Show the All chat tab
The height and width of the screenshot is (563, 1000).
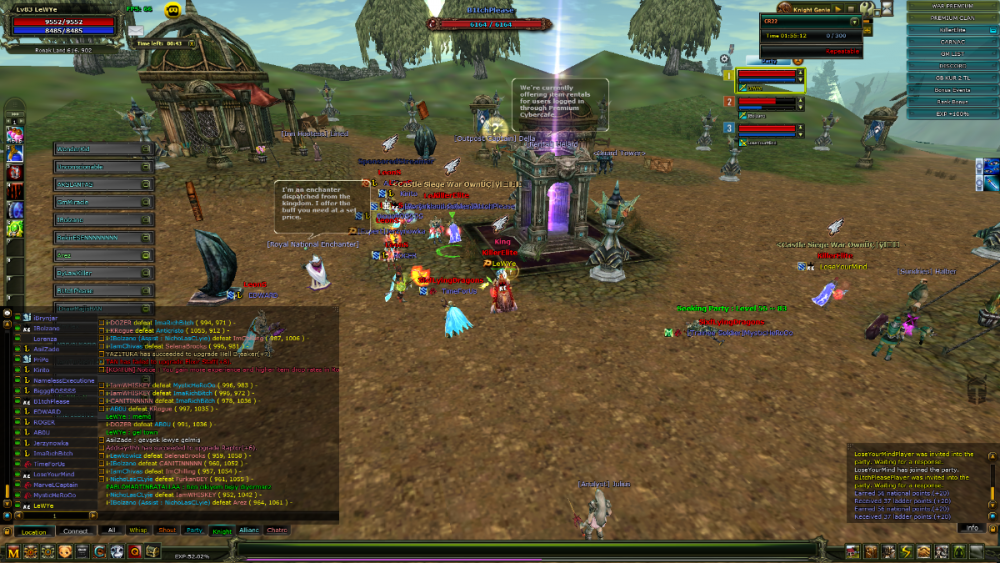(x=112, y=530)
